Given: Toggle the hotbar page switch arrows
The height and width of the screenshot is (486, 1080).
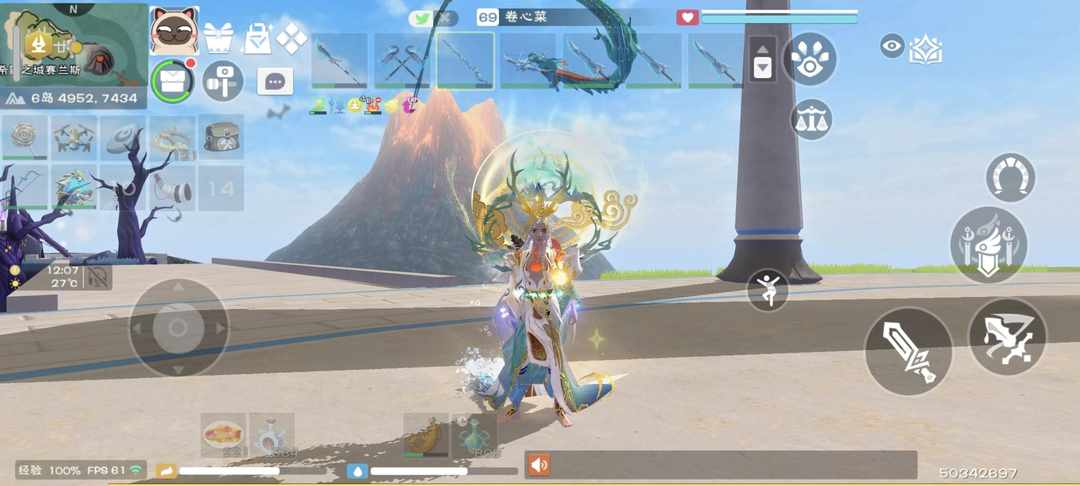Looking at the screenshot, I should [x=762, y=59].
